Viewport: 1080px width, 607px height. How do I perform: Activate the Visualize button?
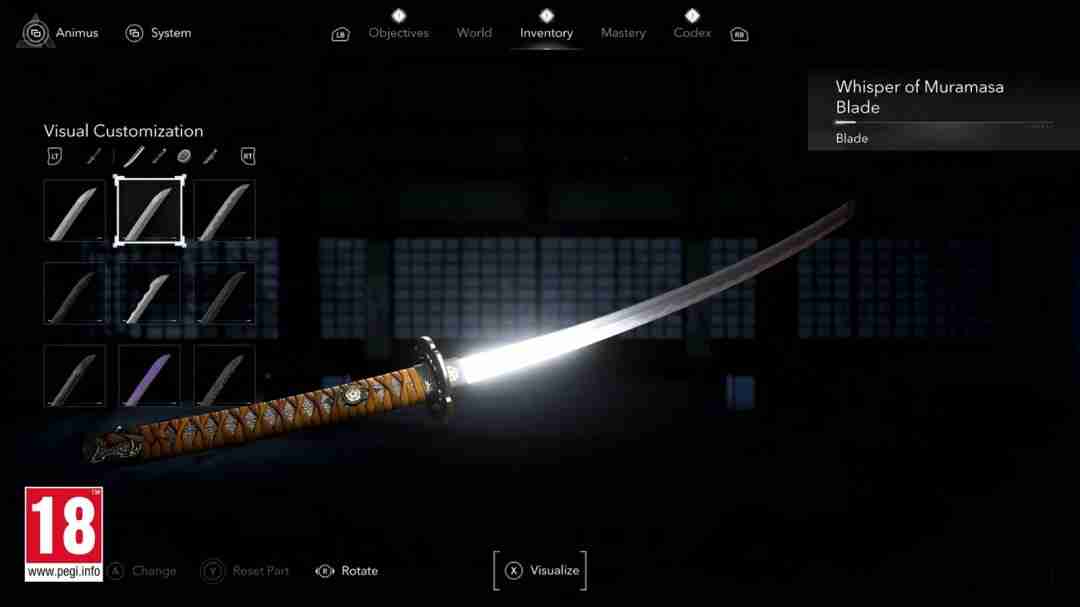pyautogui.click(x=541, y=570)
